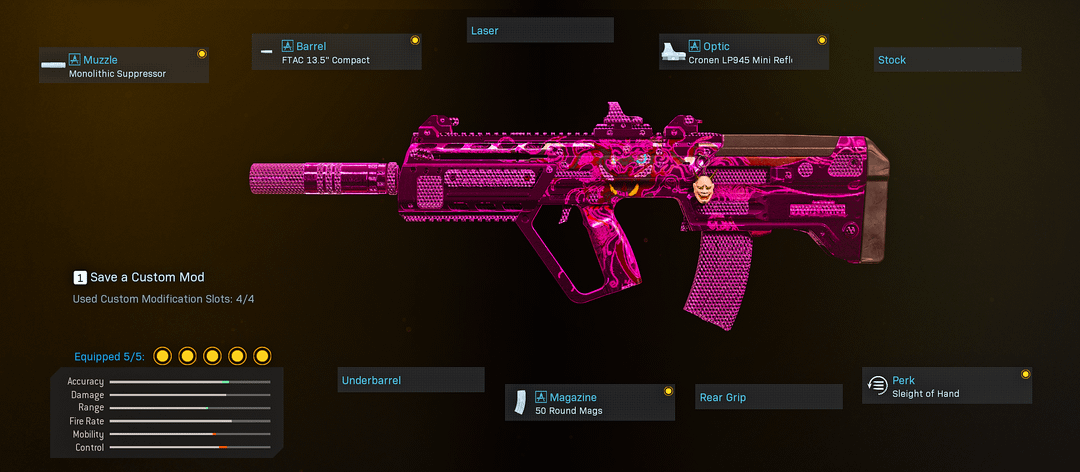Open the empty Stock slot
The width and height of the screenshot is (1080, 472).
click(x=947, y=60)
